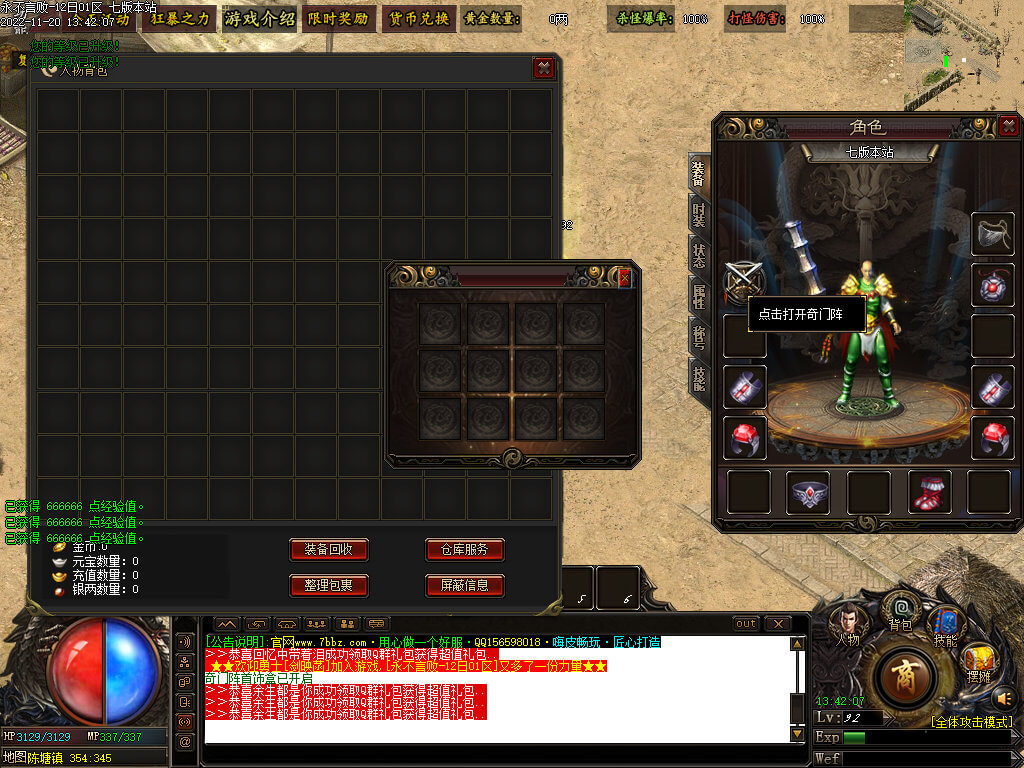Select the 称号 title tab
Image resolution: width=1024 pixels, height=768 pixels.
(699, 336)
